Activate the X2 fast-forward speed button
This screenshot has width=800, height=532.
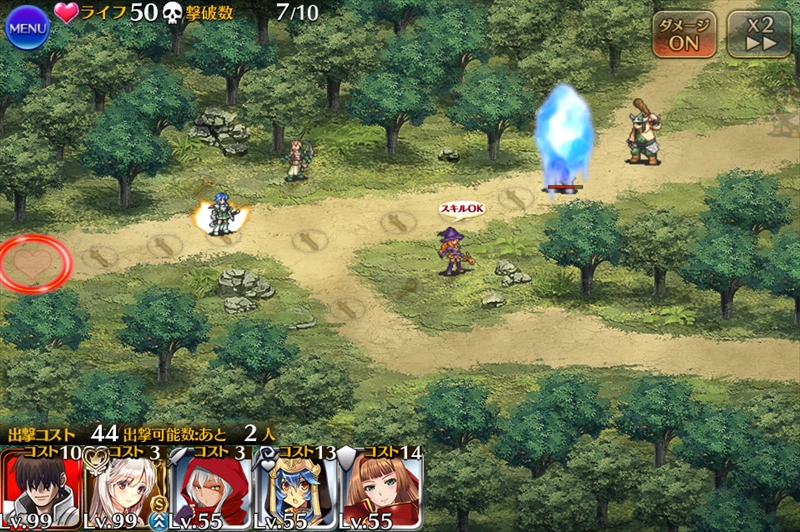[x=758, y=35]
